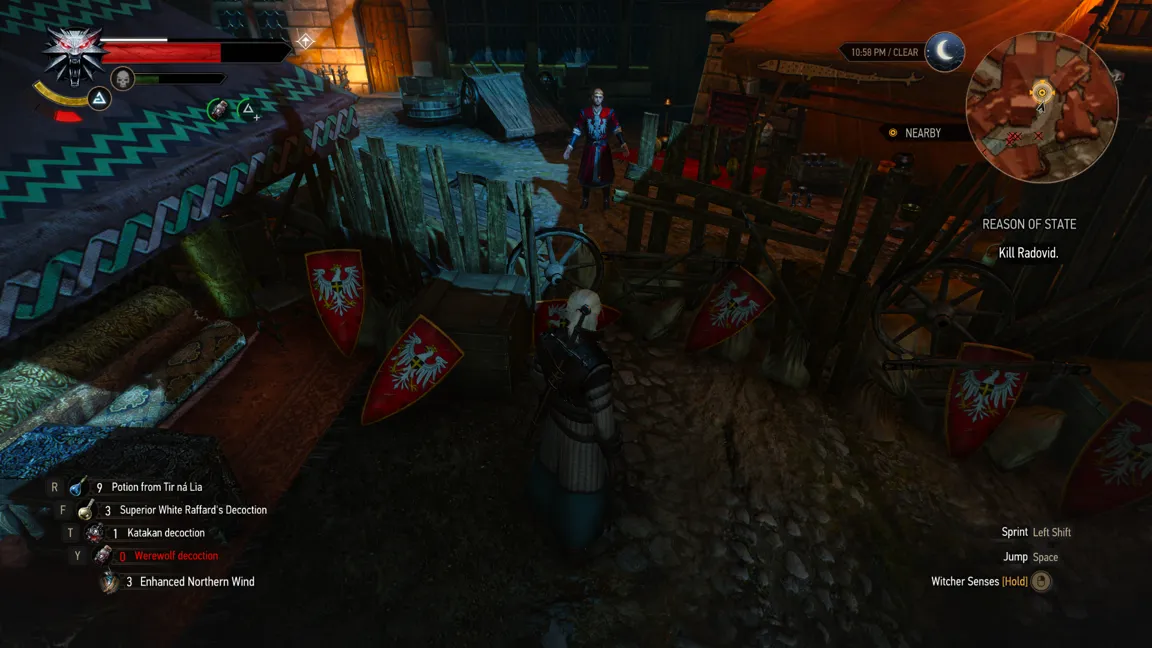Click the Nearby objective indicator
The height and width of the screenshot is (648, 1152).
coord(915,133)
